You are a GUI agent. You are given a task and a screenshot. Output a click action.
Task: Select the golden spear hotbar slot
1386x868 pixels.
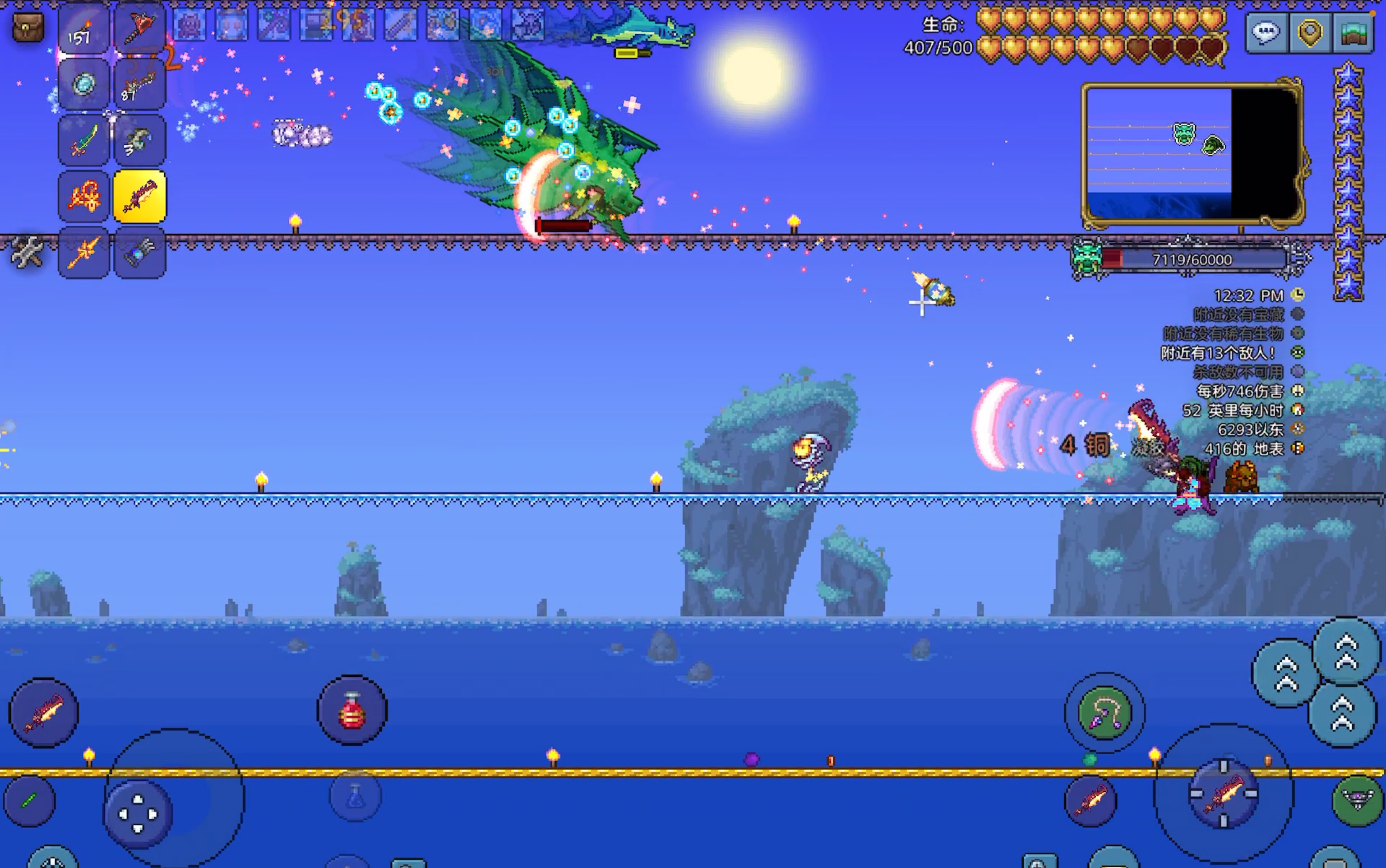click(x=83, y=253)
